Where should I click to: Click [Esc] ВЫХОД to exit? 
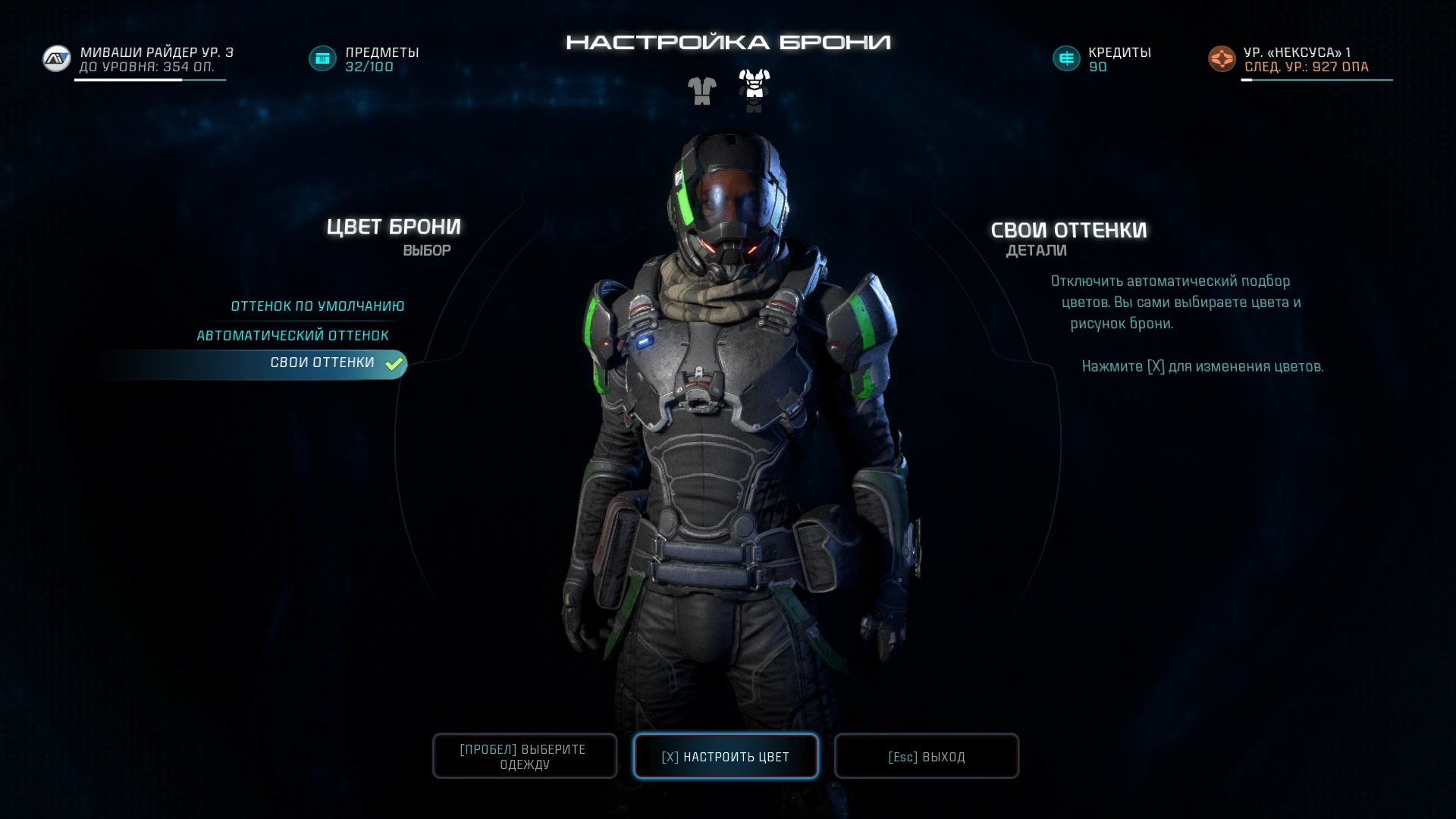click(926, 756)
